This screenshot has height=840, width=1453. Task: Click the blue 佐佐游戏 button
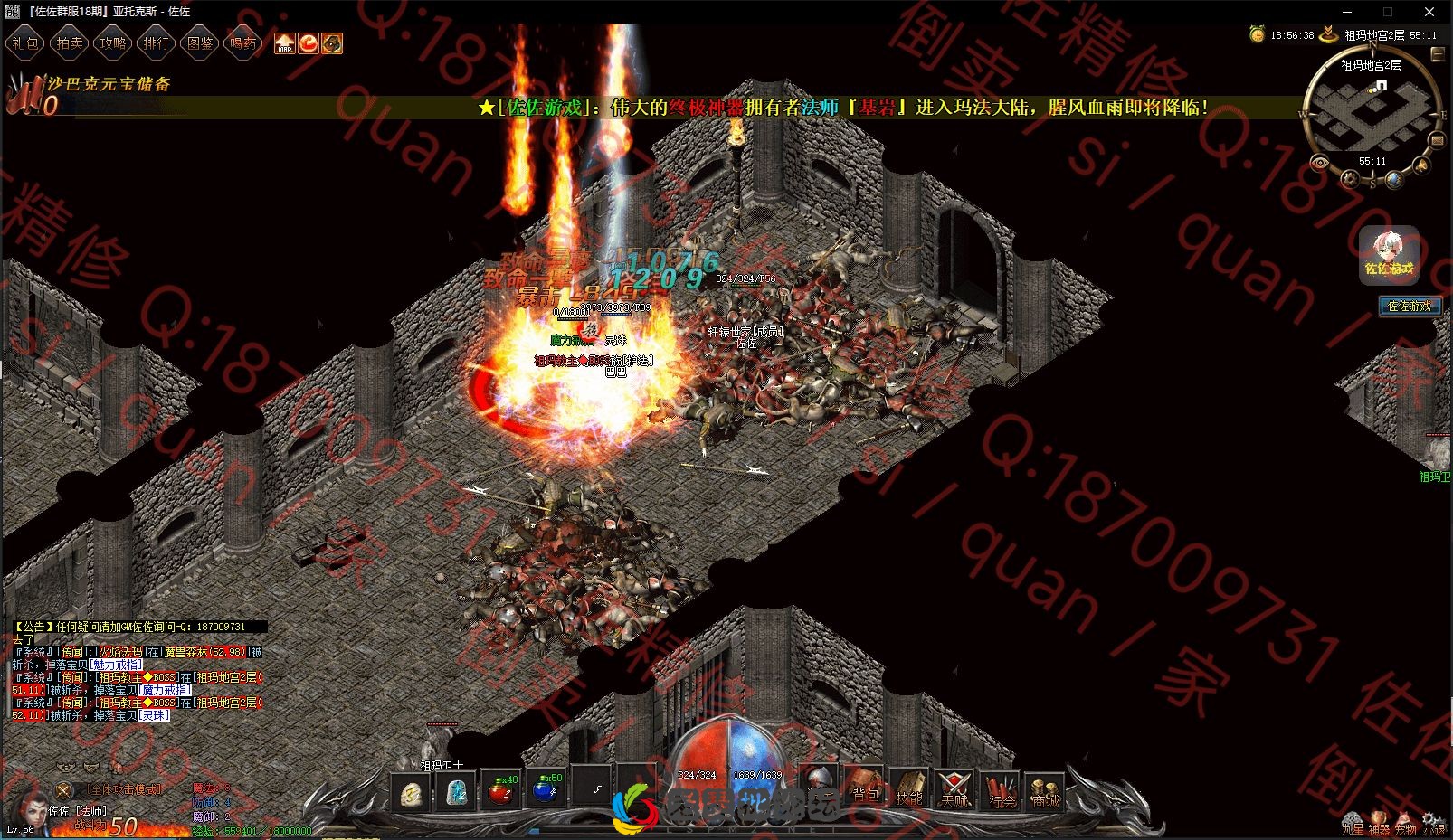tap(1410, 307)
